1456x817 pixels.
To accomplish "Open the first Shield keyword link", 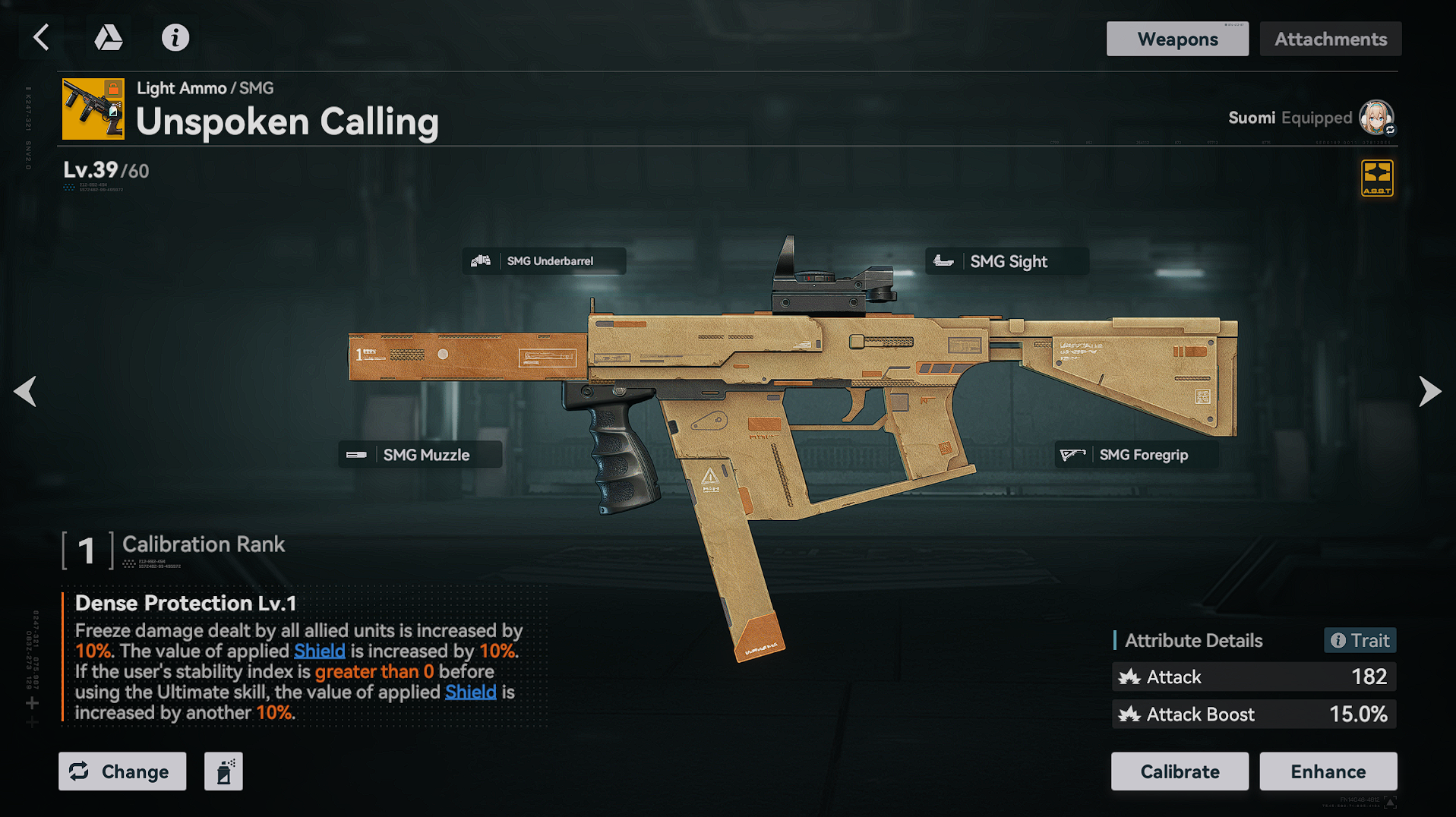I will [x=319, y=651].
